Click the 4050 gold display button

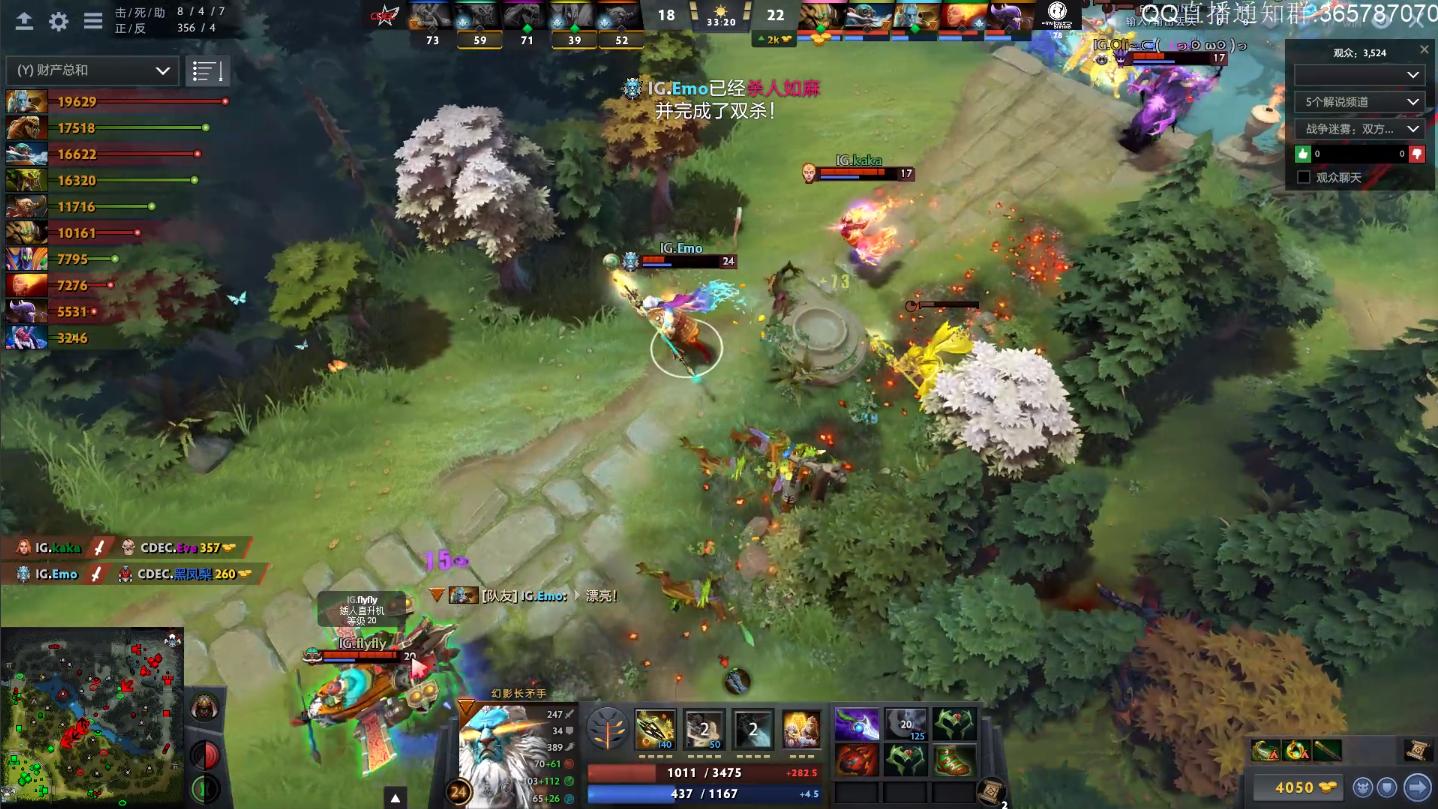[1300, 787]
